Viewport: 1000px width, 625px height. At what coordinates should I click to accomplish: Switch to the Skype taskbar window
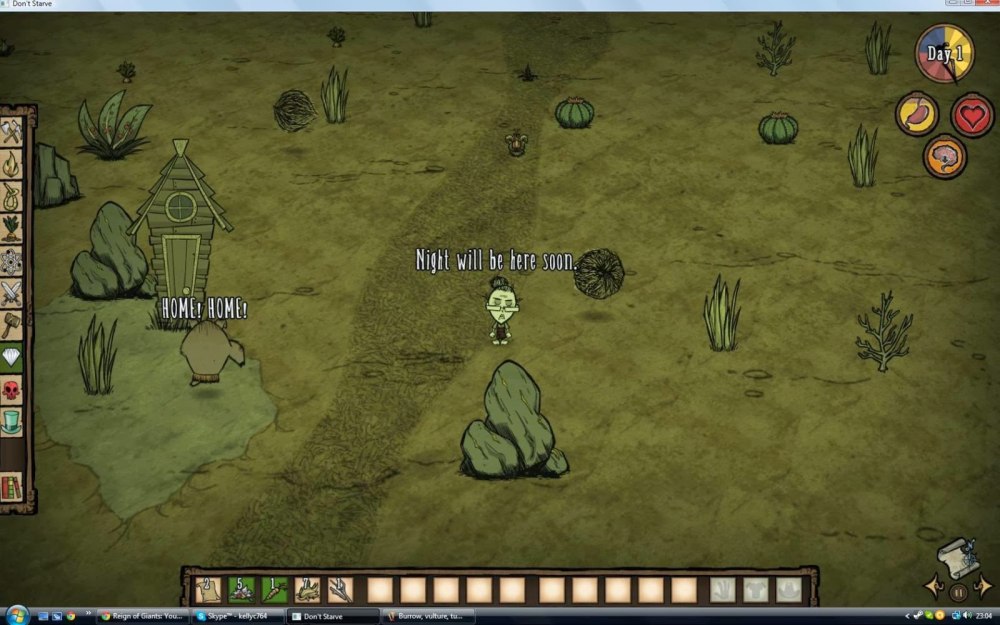coord(237,616)
